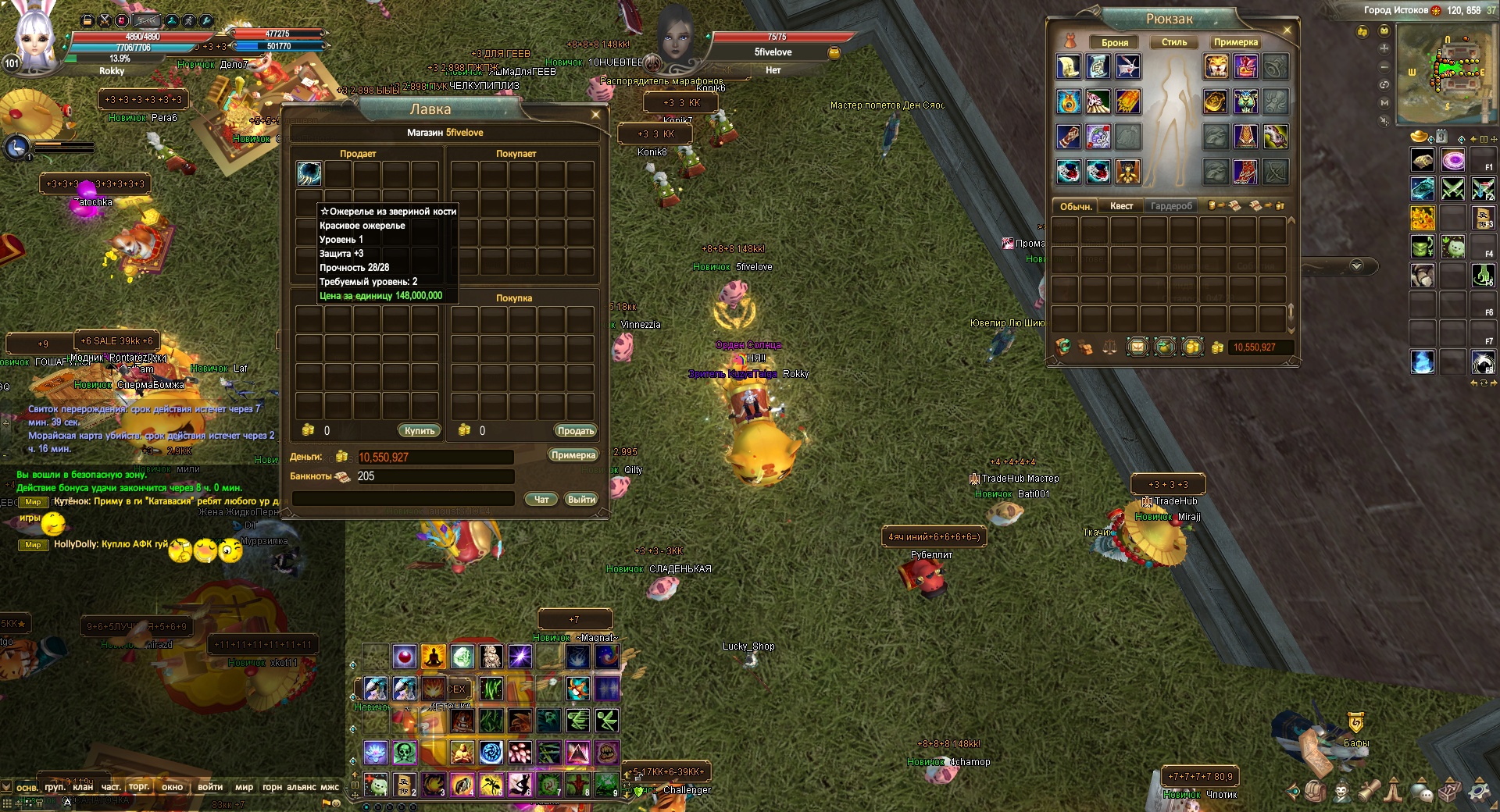The width and height of the screenshot is (1500, 812).
Task: Select the Обычн. inventory tab
Action: [1076, 206]
